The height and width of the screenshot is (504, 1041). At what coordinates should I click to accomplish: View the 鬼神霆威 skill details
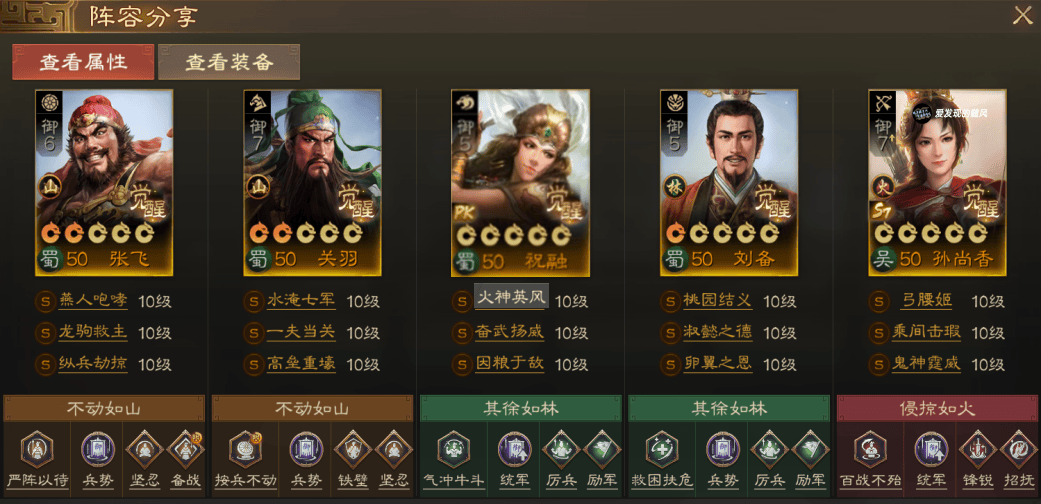point(926,365)
